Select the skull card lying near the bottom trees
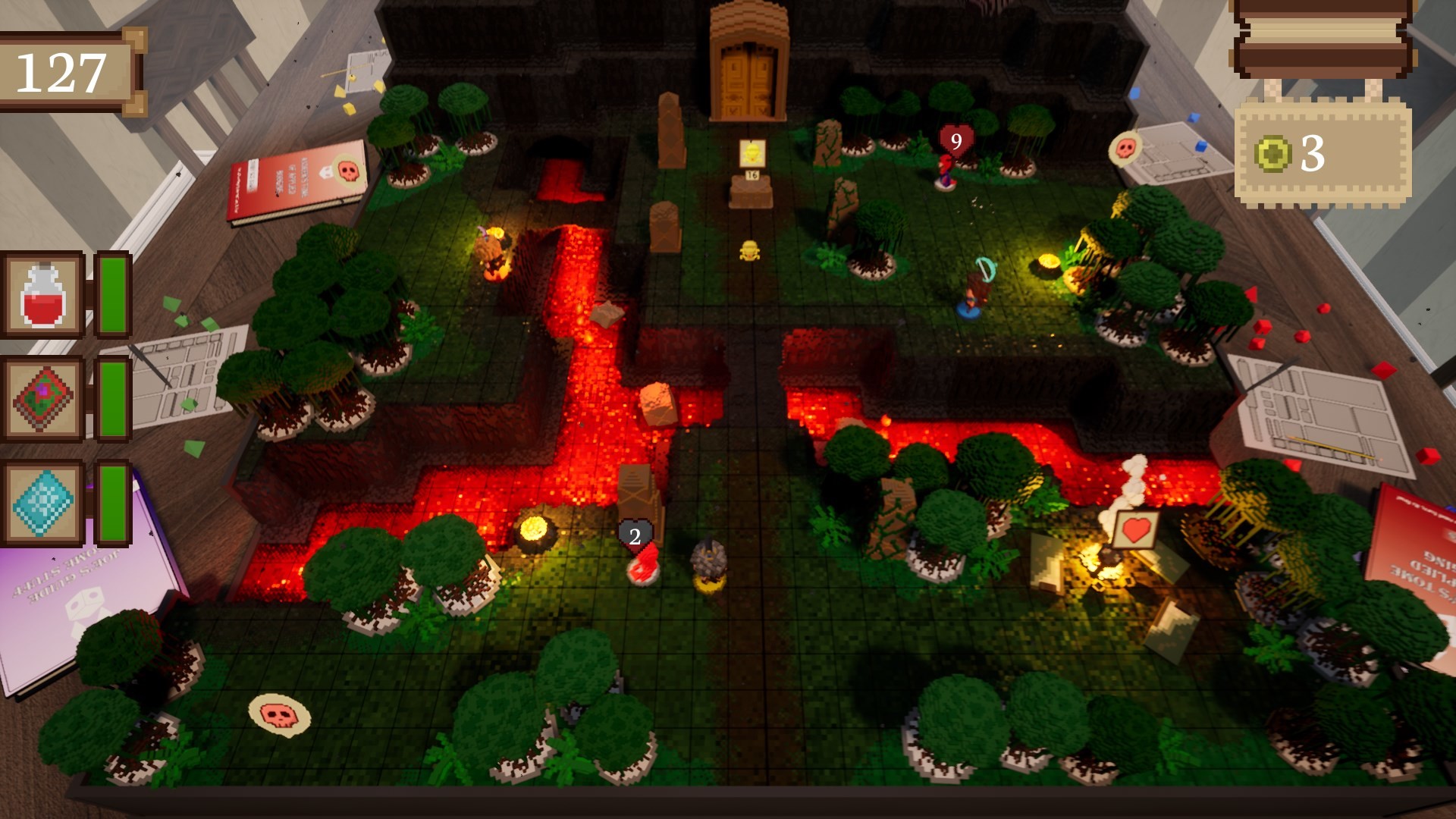The image size is (1456, 819). (279, 714)
